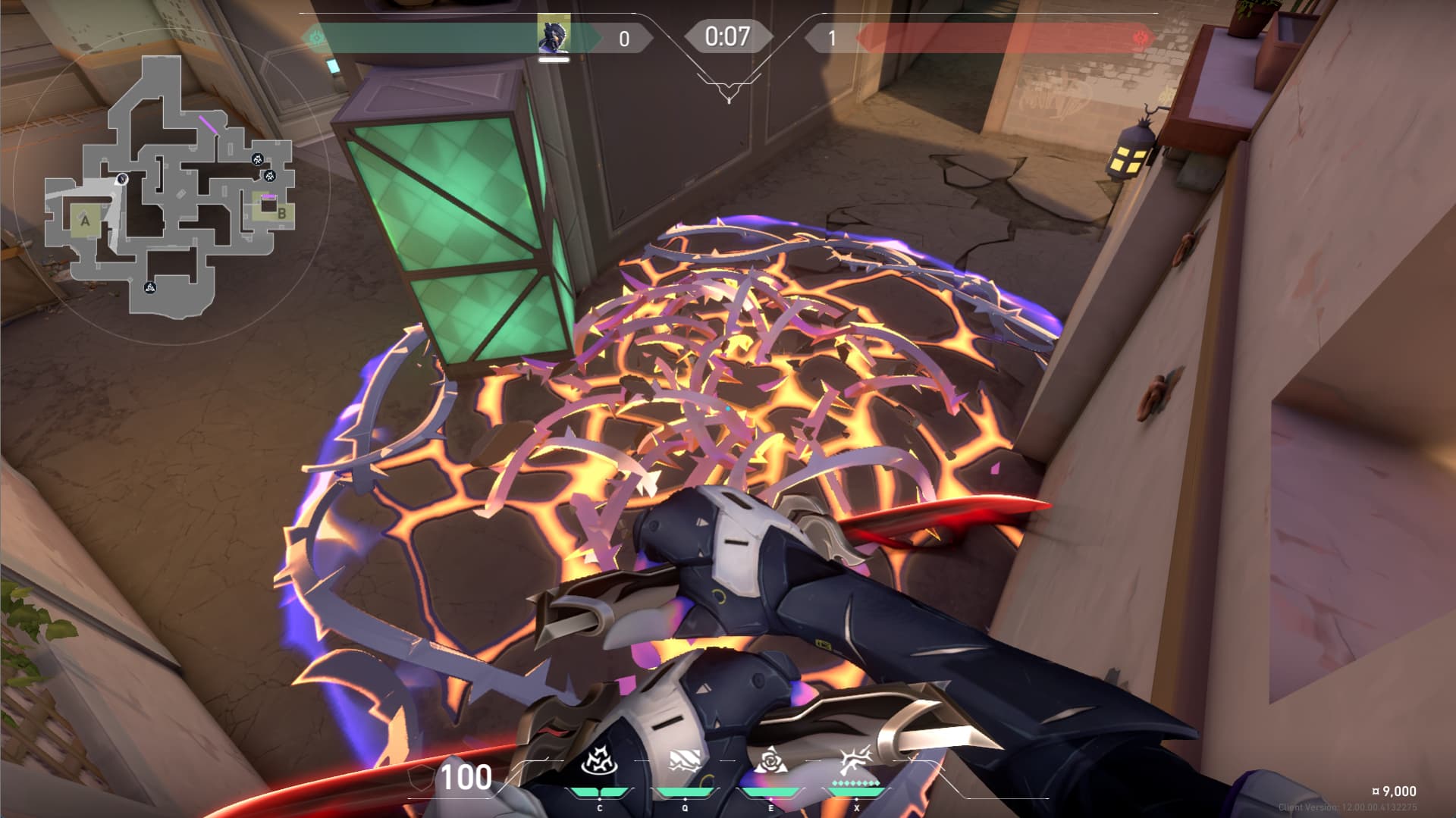1456x818 pixels.
Task: Click the Arc Rose marker on minimap
Action: pyautogui.click(x=150, y=287)
